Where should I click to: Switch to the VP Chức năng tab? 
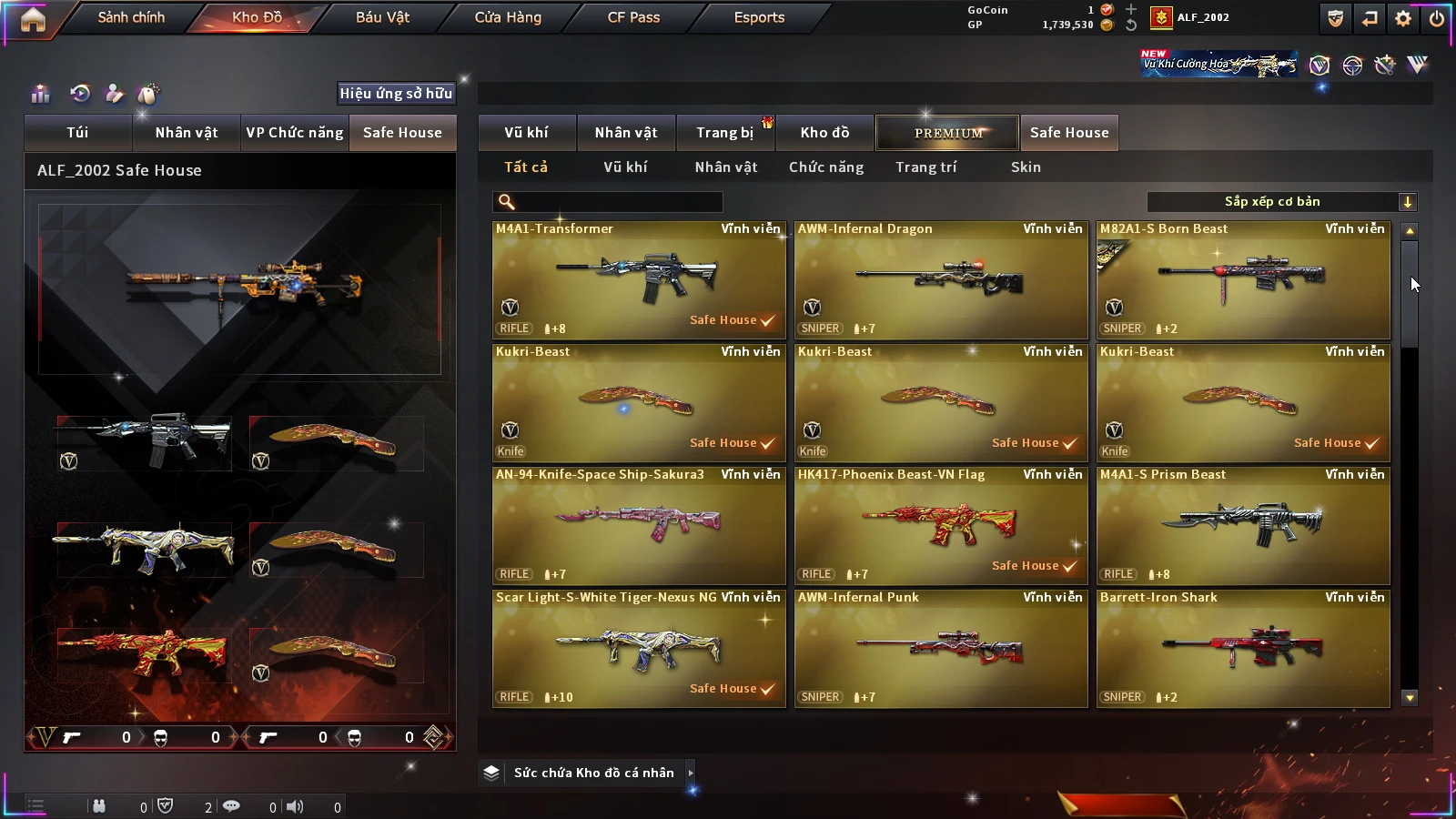pyautogui.click(x=295, y=133)
